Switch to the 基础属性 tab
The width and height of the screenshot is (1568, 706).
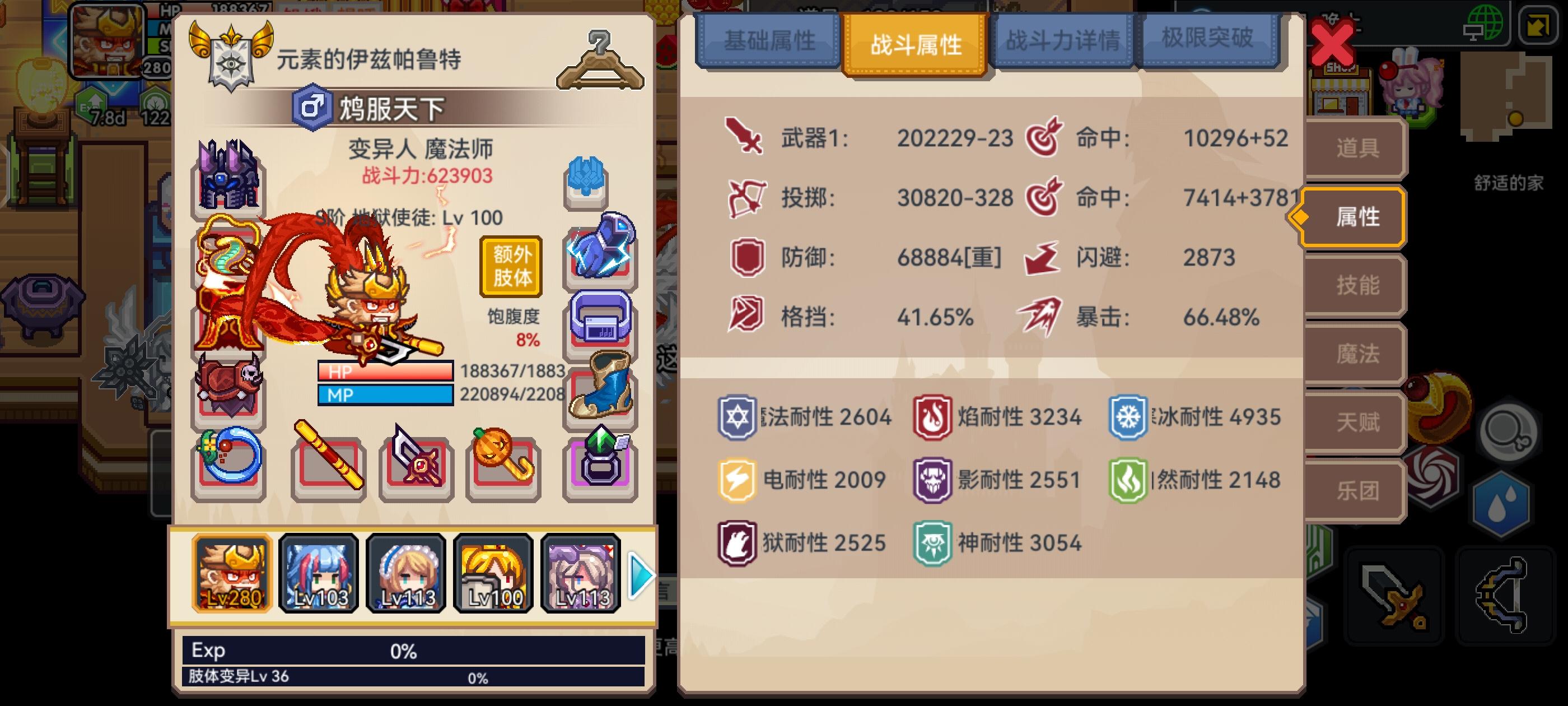click(x=770, y=41)
